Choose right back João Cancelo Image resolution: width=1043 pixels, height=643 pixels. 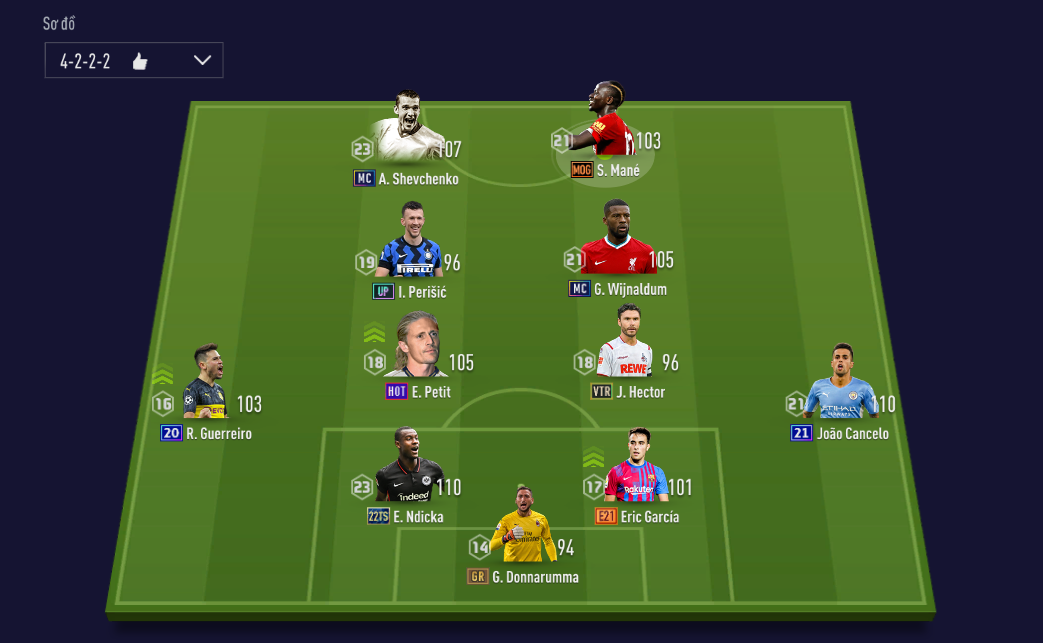(840, 388)
